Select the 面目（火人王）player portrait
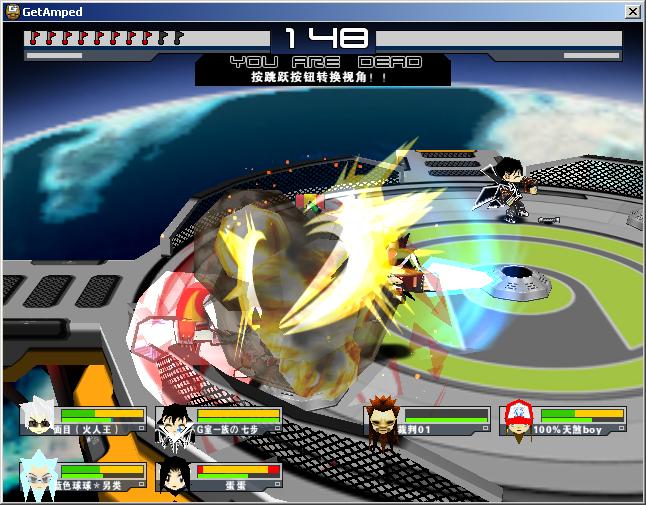This screenshot has width=646, height=505. [x=39, y=419]
